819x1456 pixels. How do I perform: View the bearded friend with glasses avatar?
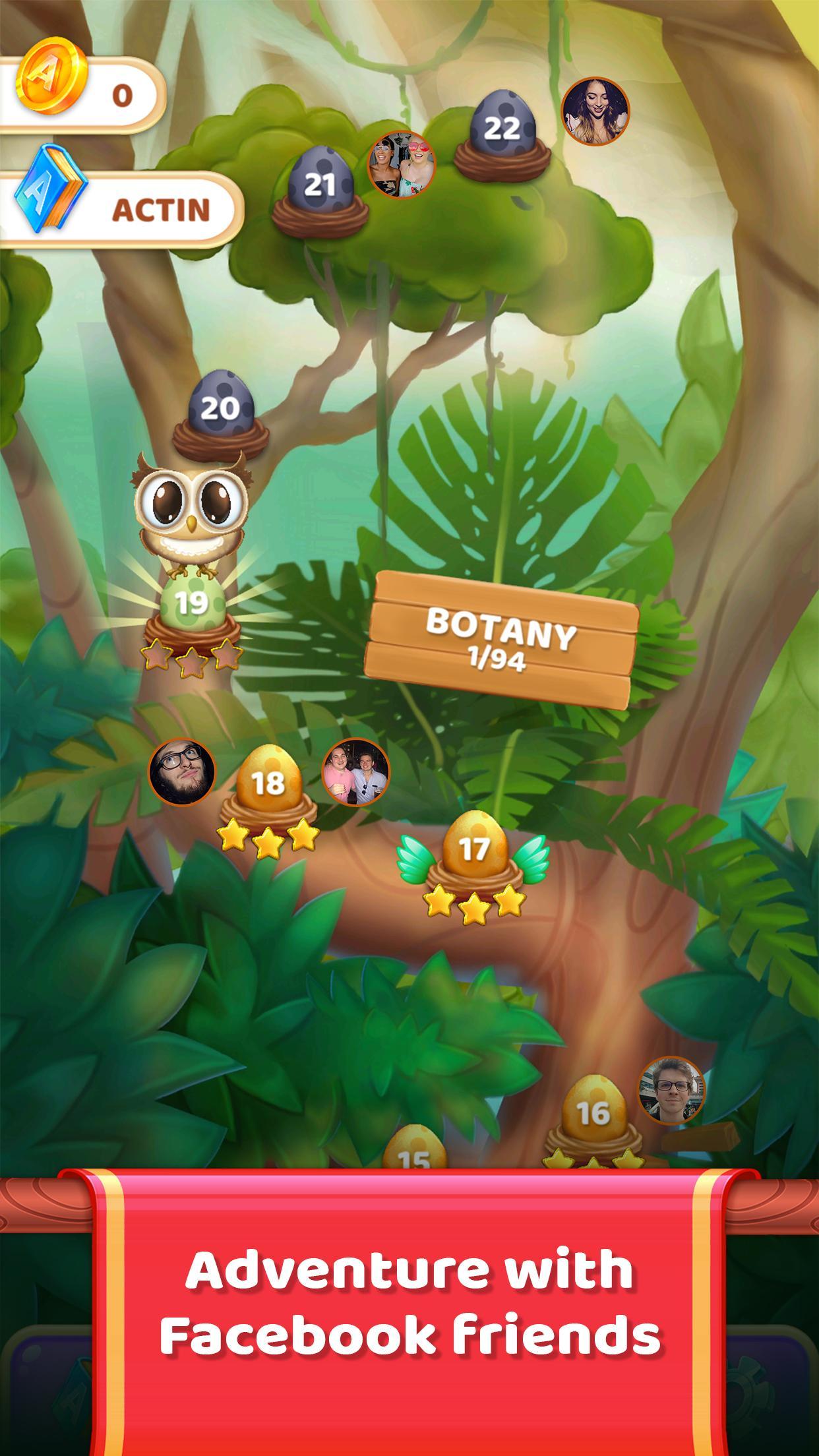coord(182,772)
